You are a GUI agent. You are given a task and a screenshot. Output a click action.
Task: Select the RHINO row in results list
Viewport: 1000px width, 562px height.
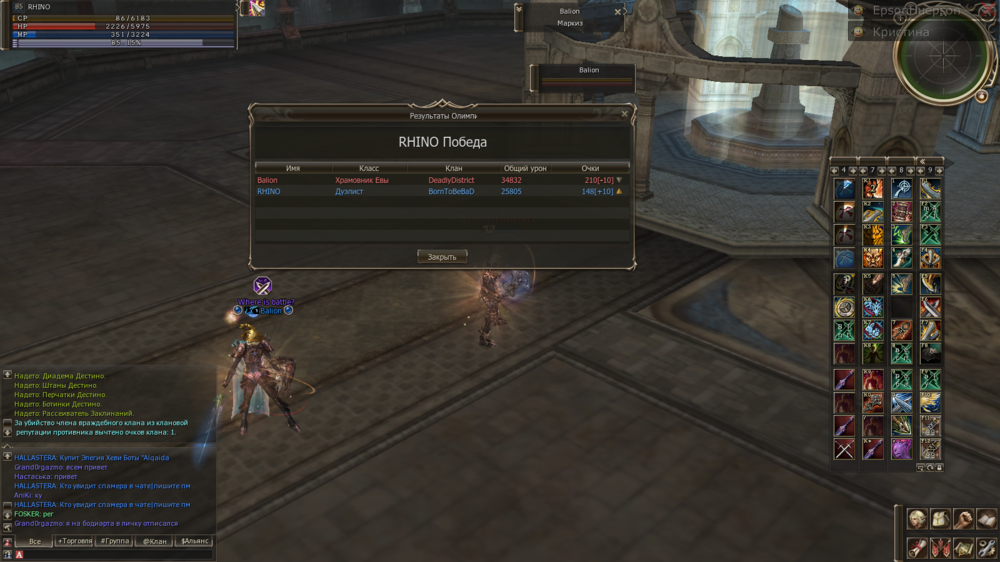click(441, 191)
